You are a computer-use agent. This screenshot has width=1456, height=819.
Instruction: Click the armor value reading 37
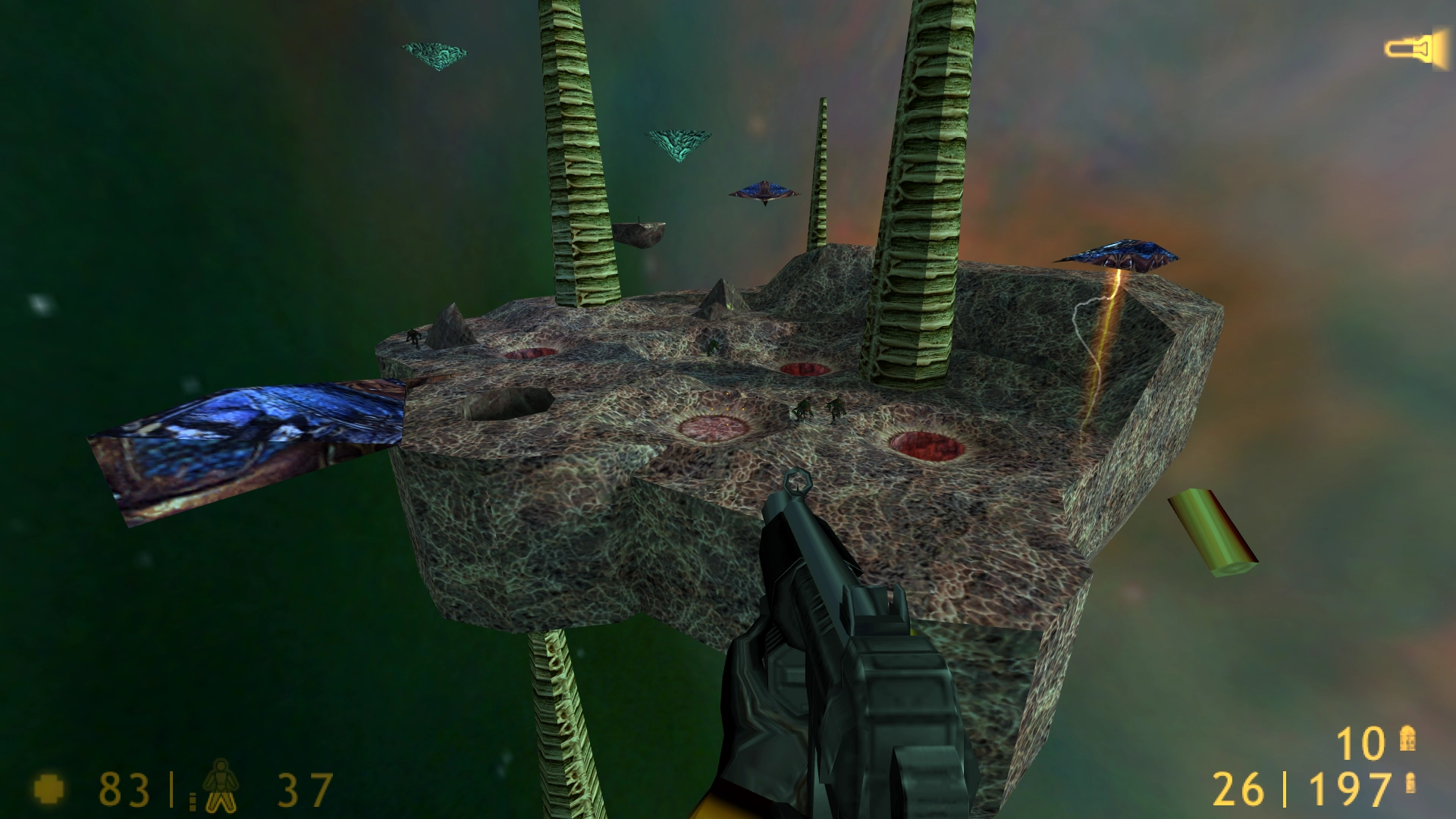(303, 790)
